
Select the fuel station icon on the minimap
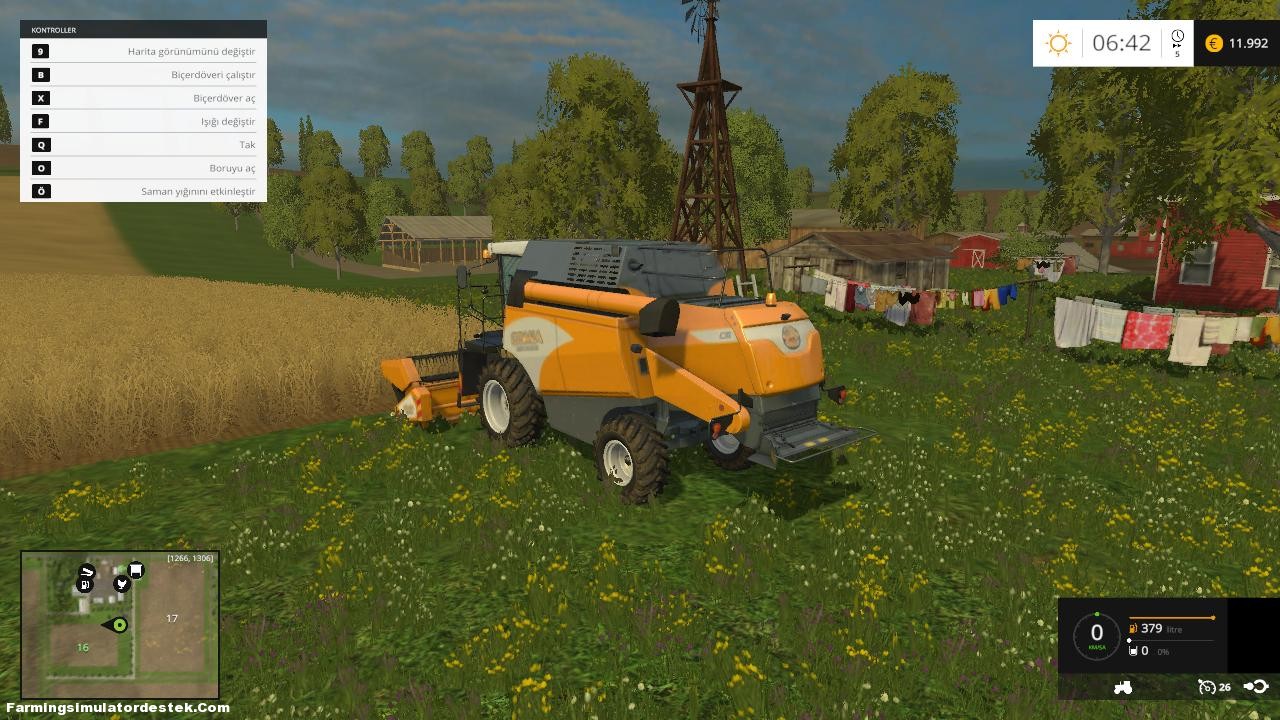(85, 583)
